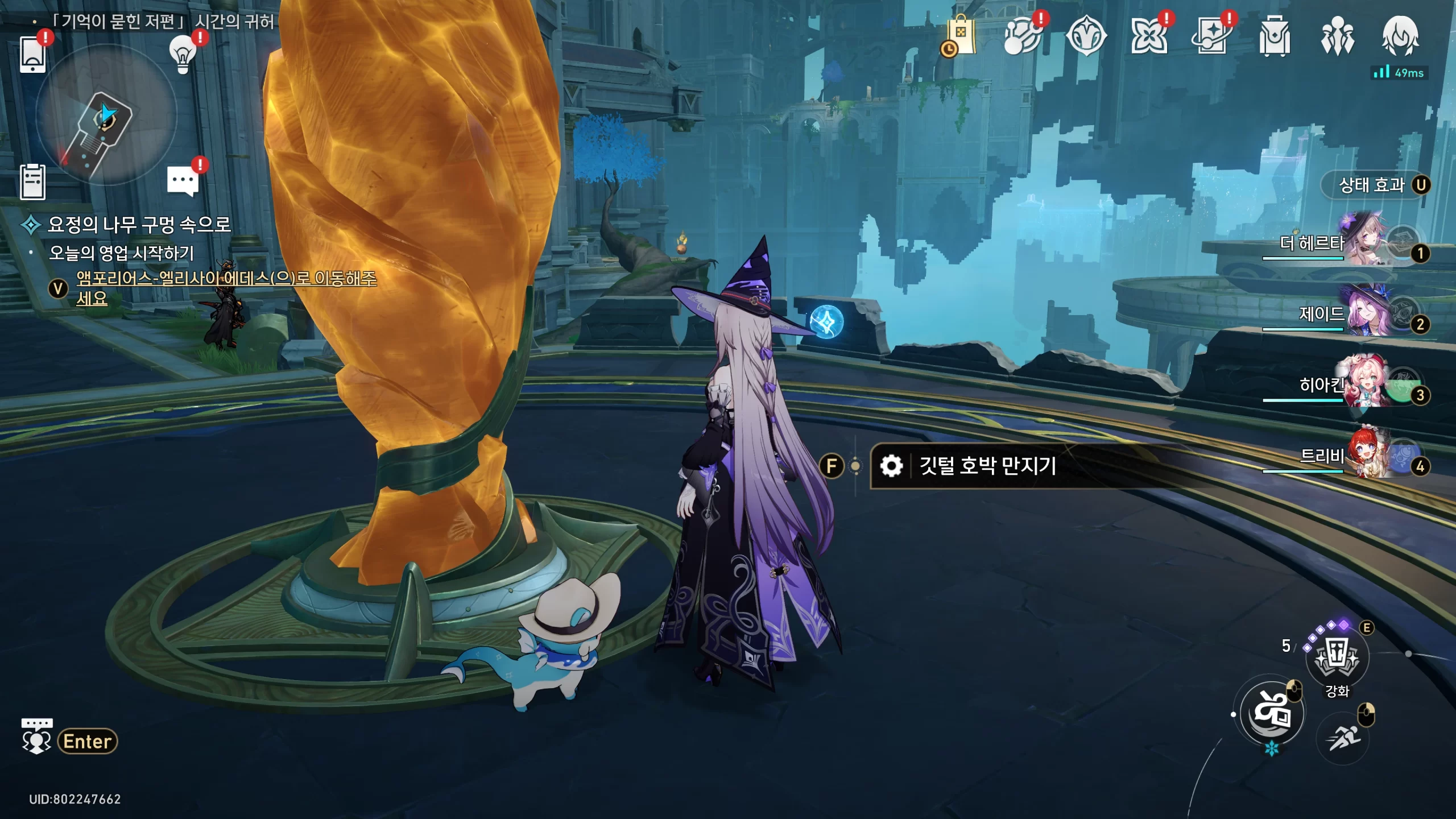Open the team setup icon
This screenshot has width=1456, height=819.
[x=1337, y=36]
